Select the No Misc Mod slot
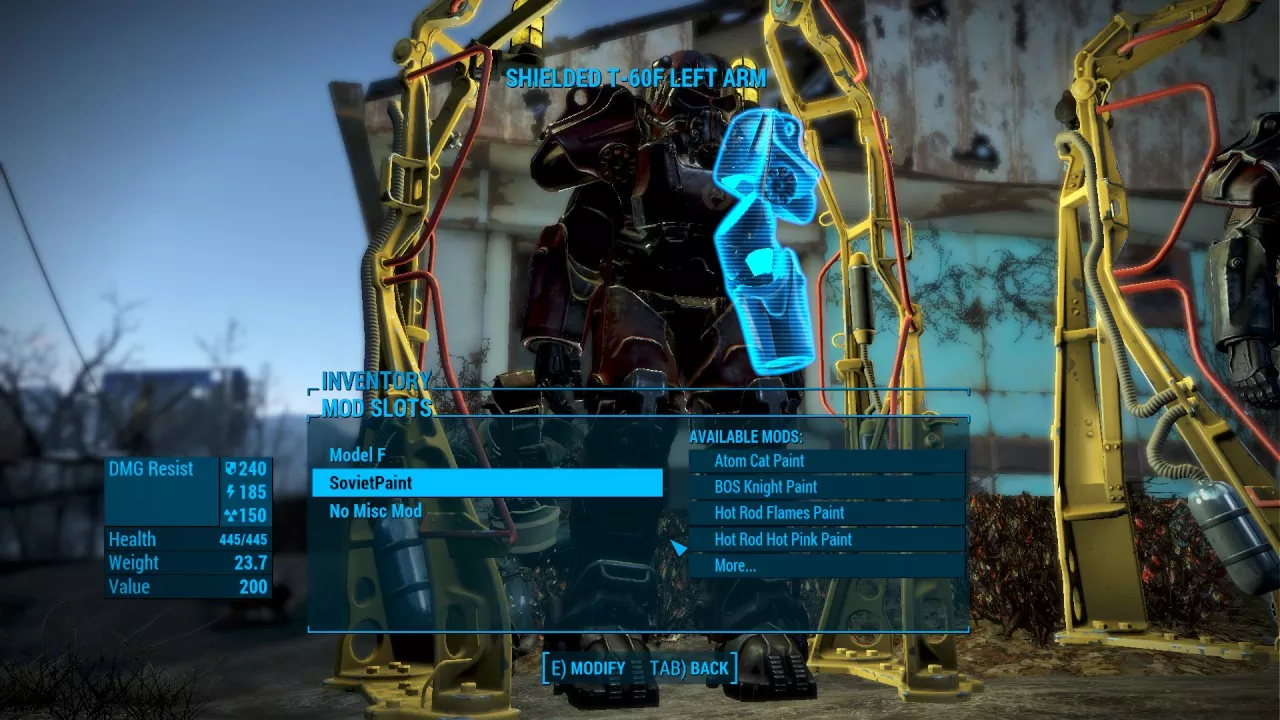The height and width of the screenshot is (720, 1280). pyautogui.click(x=375, y=511)
